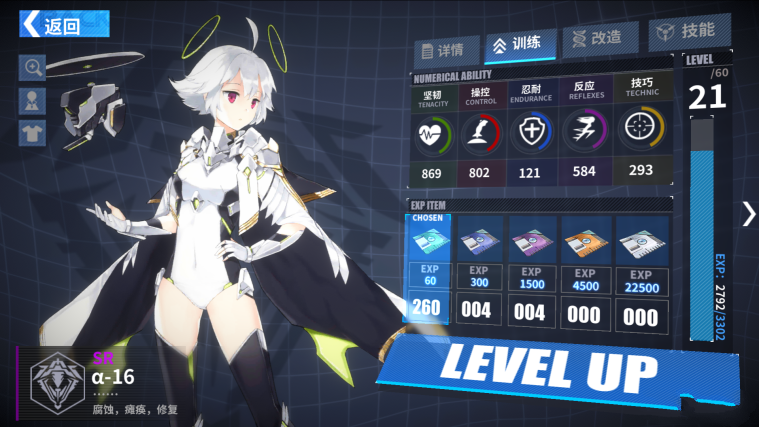Go back with the 返回 button
Image resolution: width=759 pixels, height=427 pixels.
[62, 24]
